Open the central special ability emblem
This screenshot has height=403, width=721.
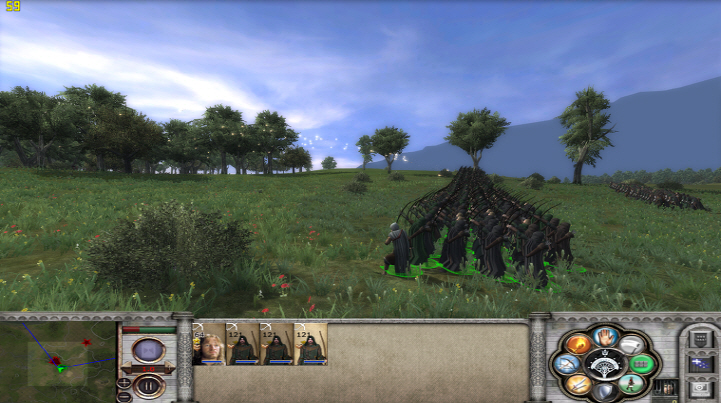pyautogui.click(x=603, y=363)
